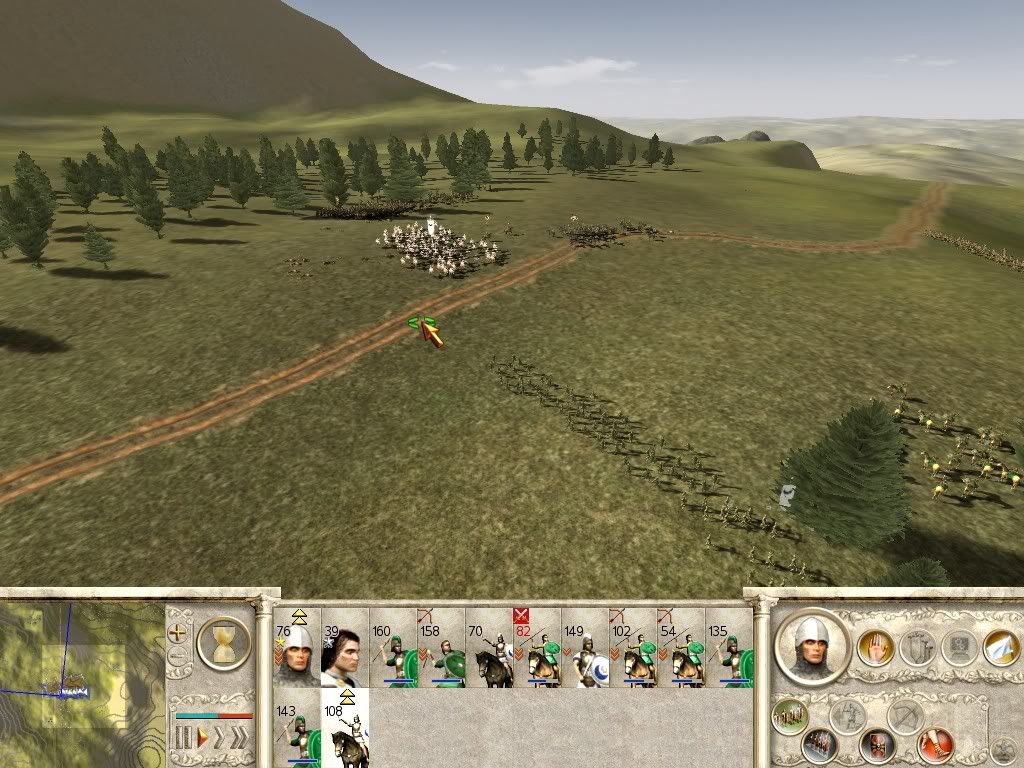Set battle speed to triple arrows
Viewport: 1024px width, 768px height.
[x=238, y=738]
